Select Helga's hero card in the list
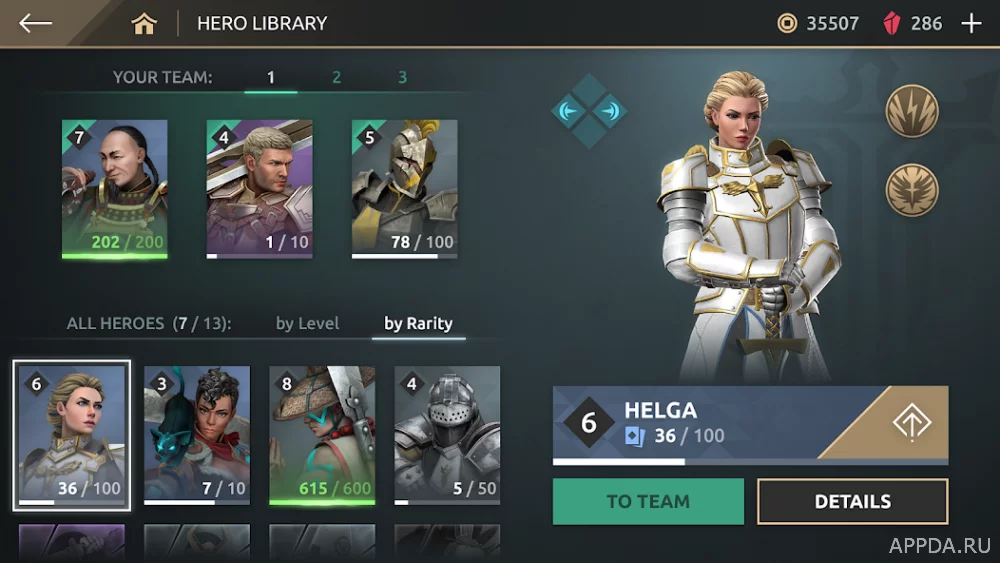Viewport: 1000px width, 563px height. click(72, 435)
